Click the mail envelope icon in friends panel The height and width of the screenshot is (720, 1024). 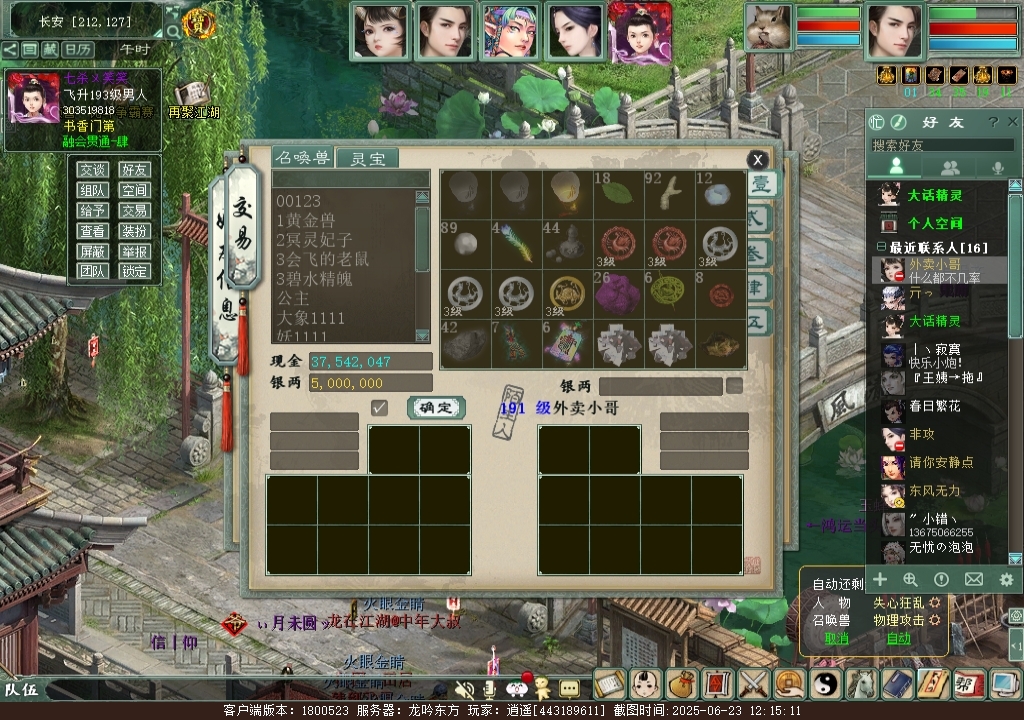point(973,580)
